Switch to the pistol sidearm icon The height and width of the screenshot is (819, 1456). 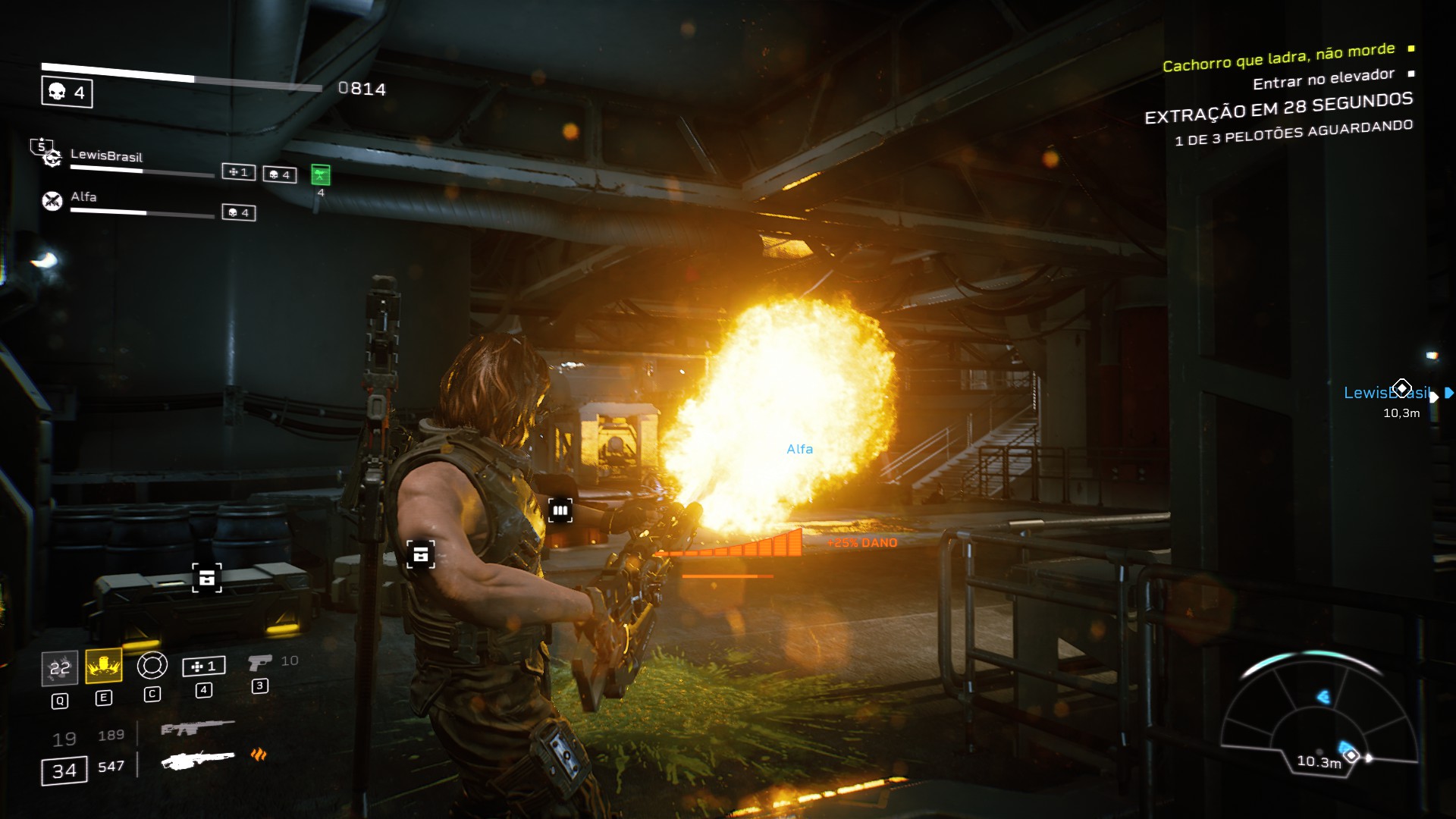(x=259, y=664)
